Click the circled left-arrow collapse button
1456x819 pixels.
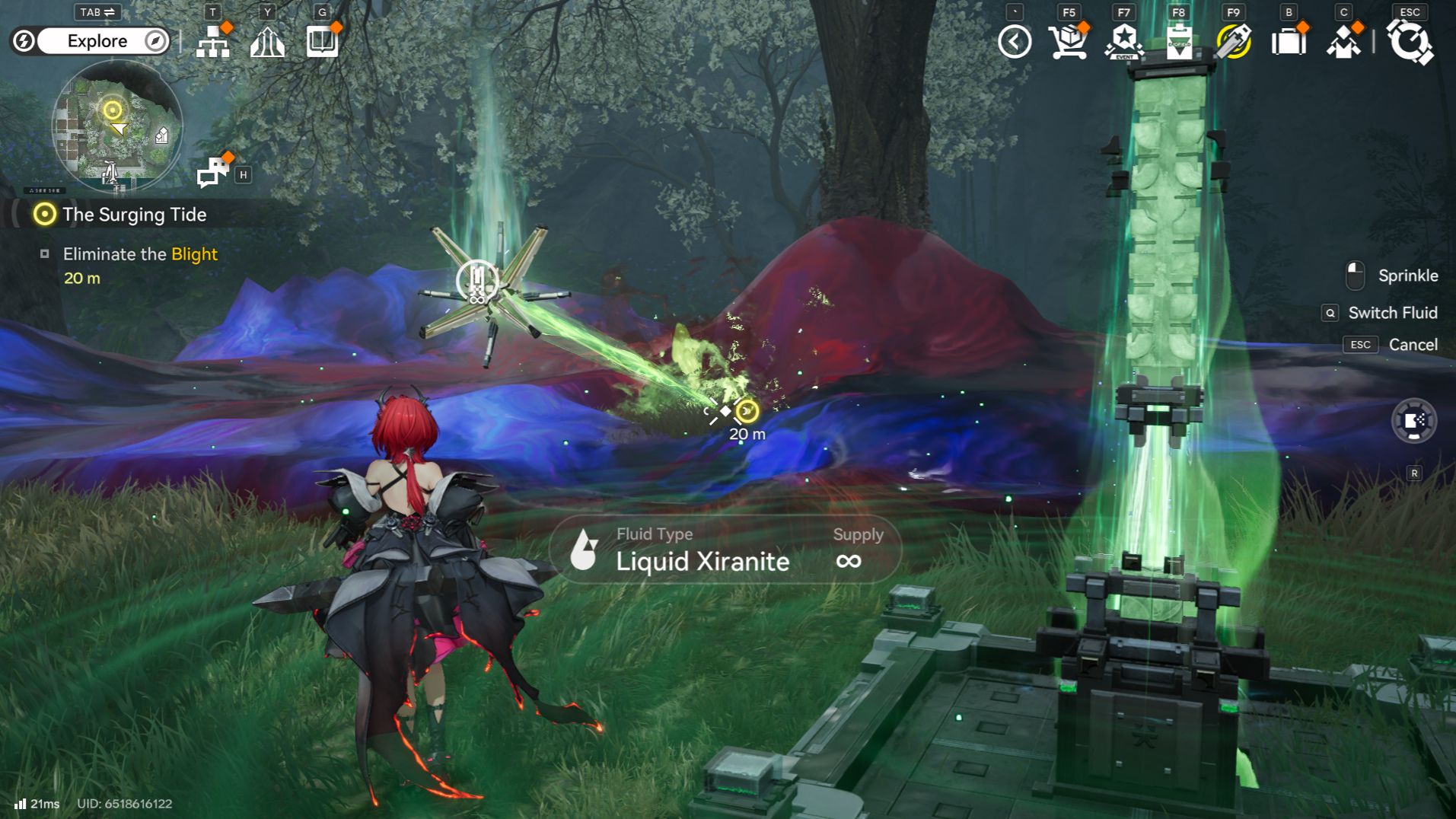pos(1015,42)
